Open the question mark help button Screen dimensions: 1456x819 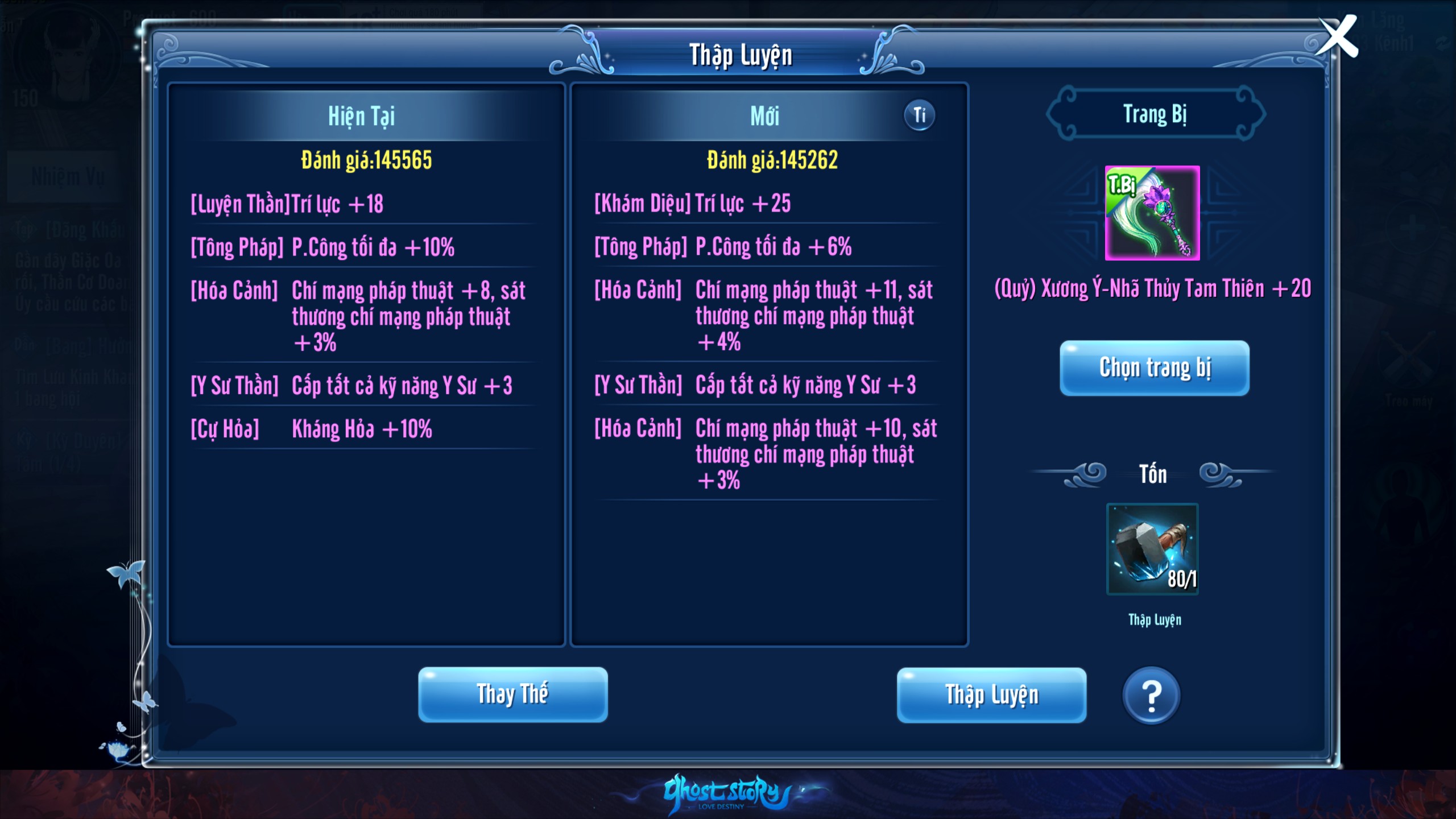pyautogui.click(x=1151, y=695)
